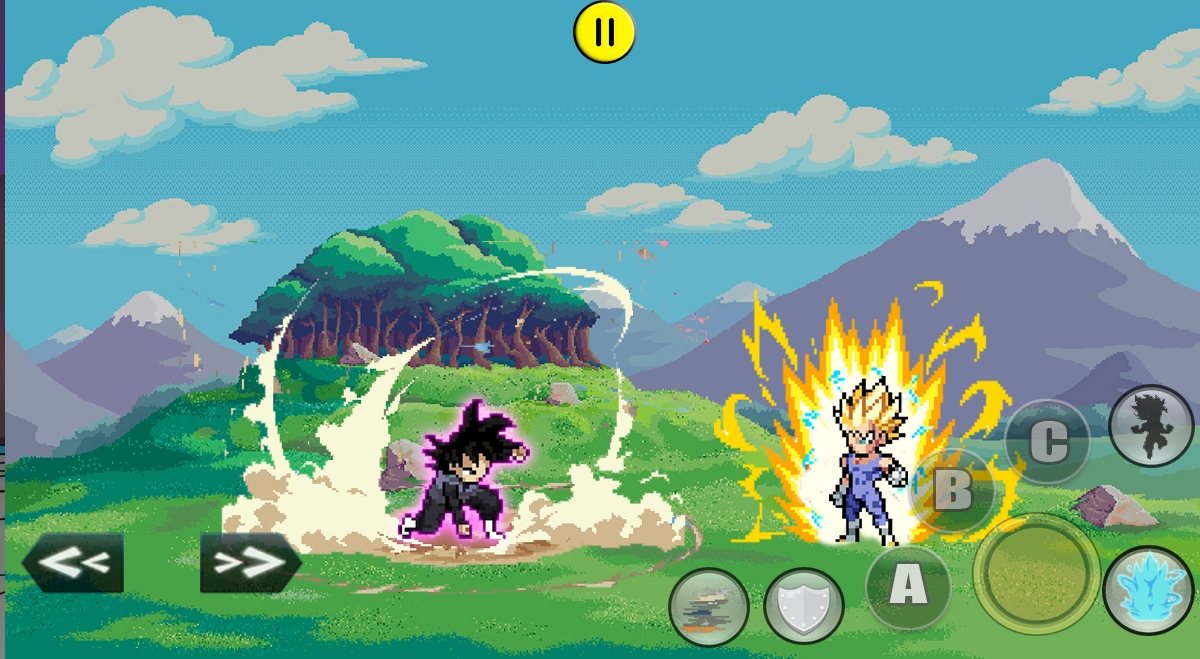
Task: Tap the large empty green circle button
Action: click(1037, 573)
